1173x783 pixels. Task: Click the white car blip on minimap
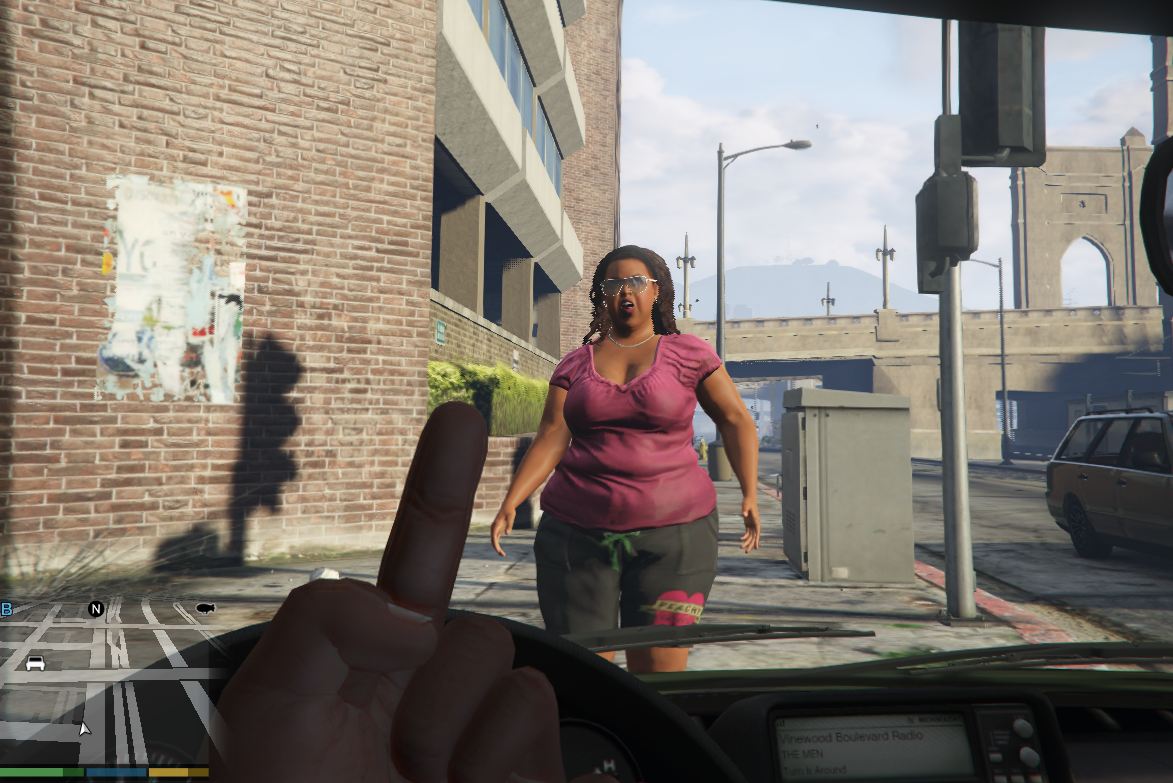(x=35, y=663)
